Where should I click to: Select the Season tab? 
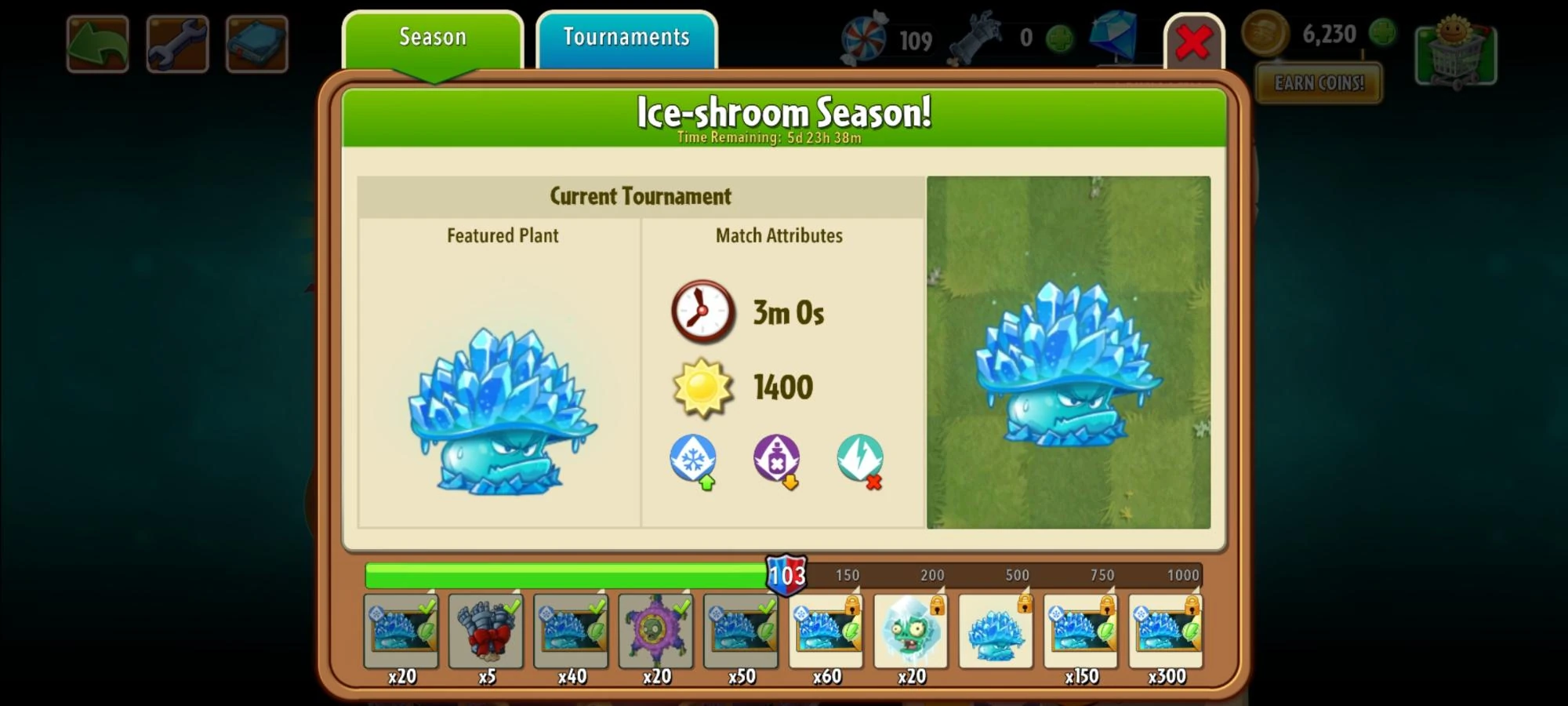(432, 36)
